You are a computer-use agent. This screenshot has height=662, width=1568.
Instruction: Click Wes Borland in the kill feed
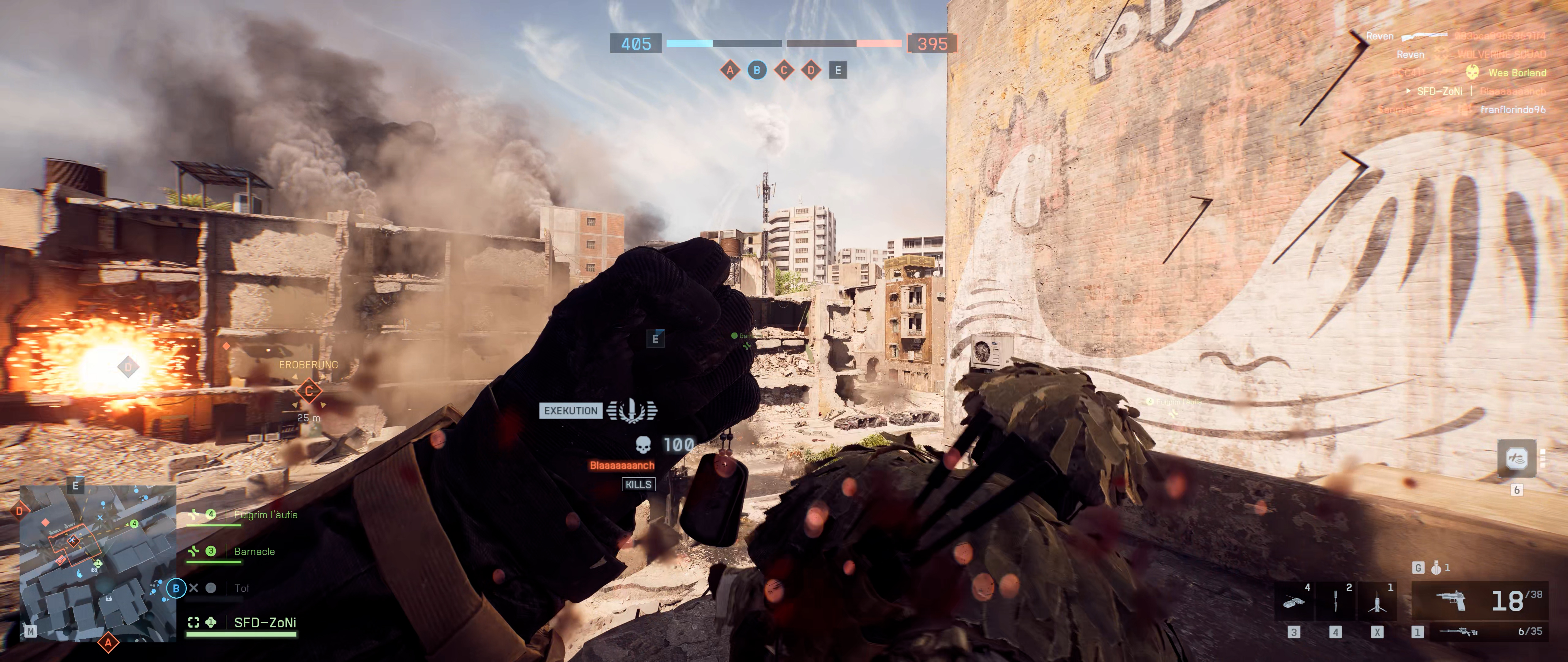click(1517, 72)
